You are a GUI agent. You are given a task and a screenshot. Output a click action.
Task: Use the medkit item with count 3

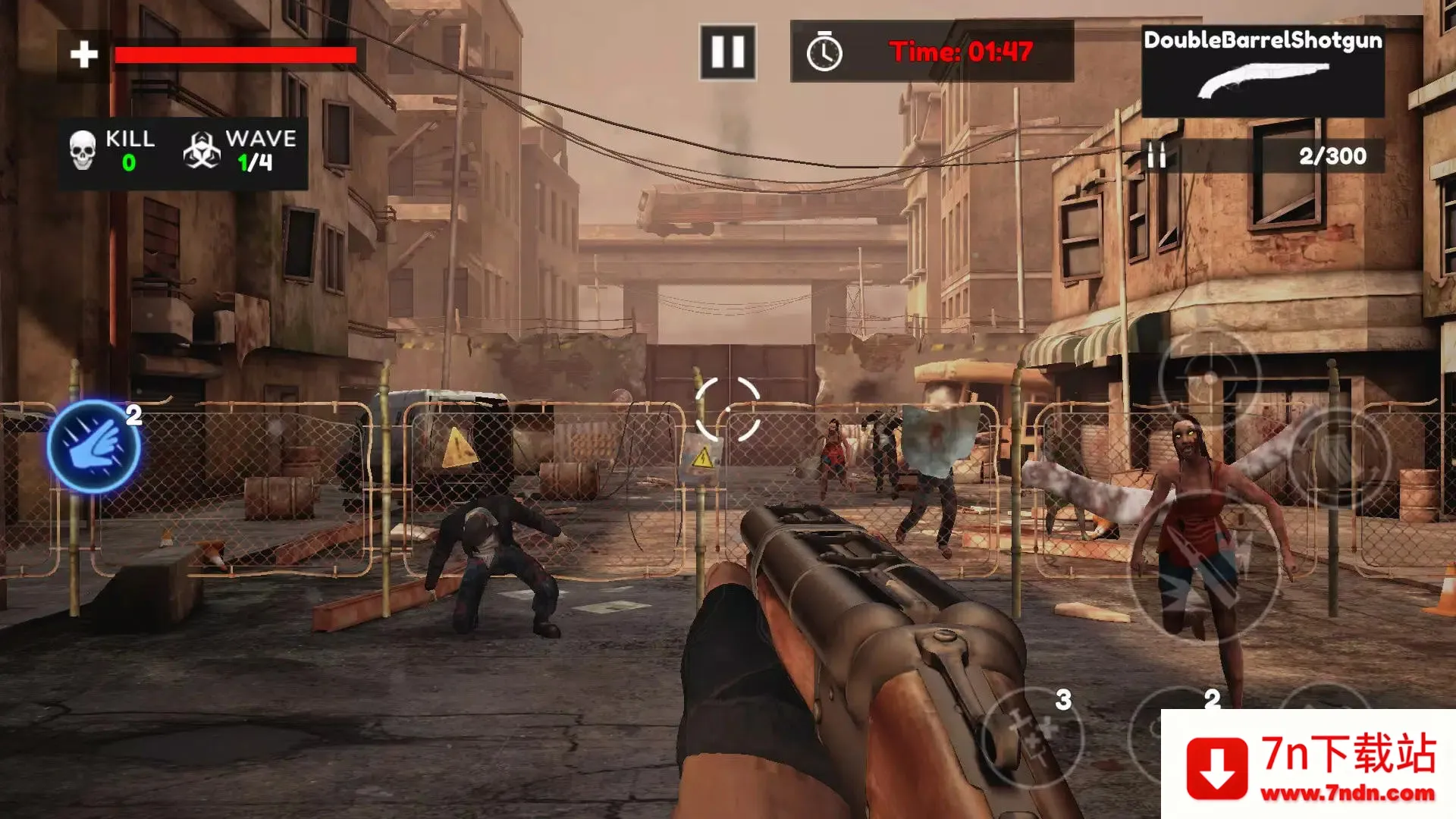click(x=1032, y=737)
